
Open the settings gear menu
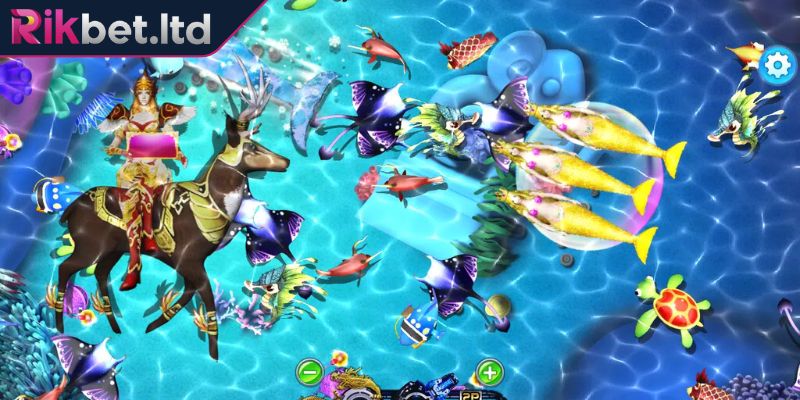click(x=774, y=65)
